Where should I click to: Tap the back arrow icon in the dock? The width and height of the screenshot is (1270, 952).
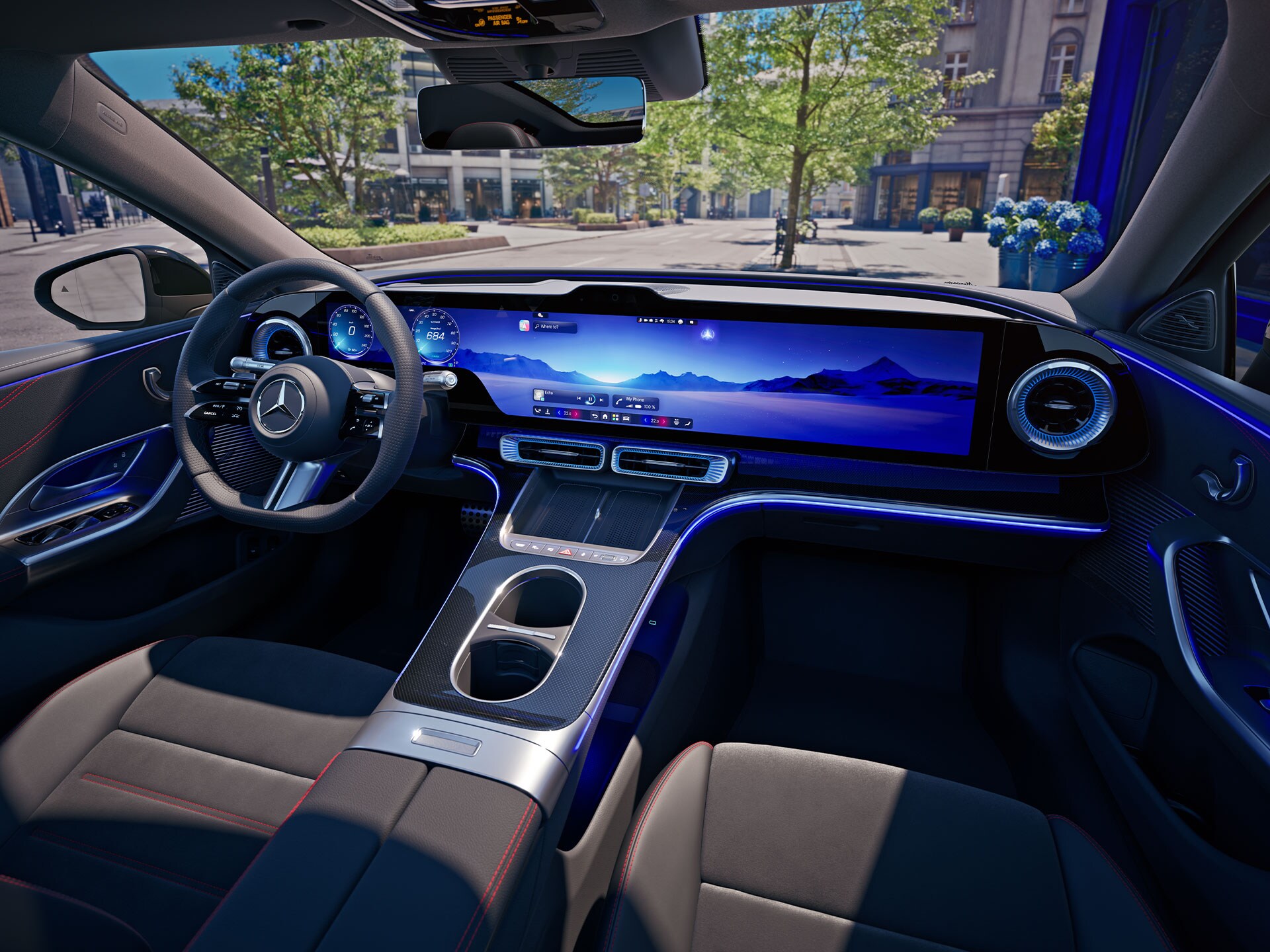tap(595, 416)
